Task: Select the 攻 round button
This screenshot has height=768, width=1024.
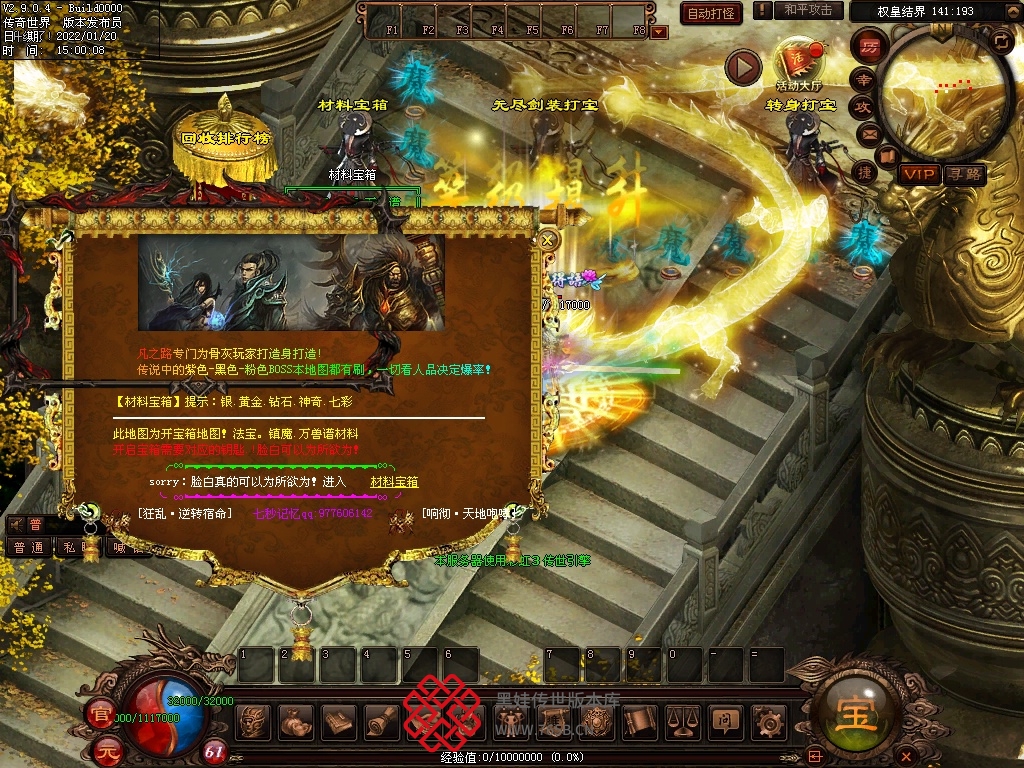Action: 863,106
